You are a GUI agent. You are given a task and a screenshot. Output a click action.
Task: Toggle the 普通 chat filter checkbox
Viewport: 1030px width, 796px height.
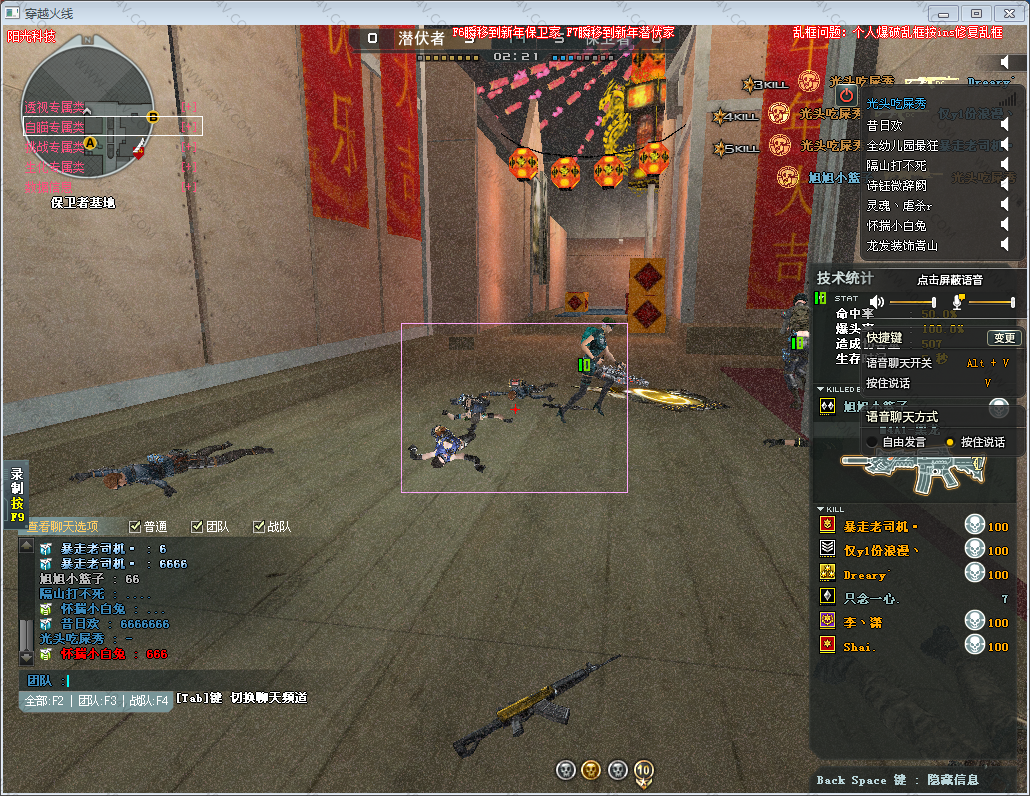coord(135,526)
